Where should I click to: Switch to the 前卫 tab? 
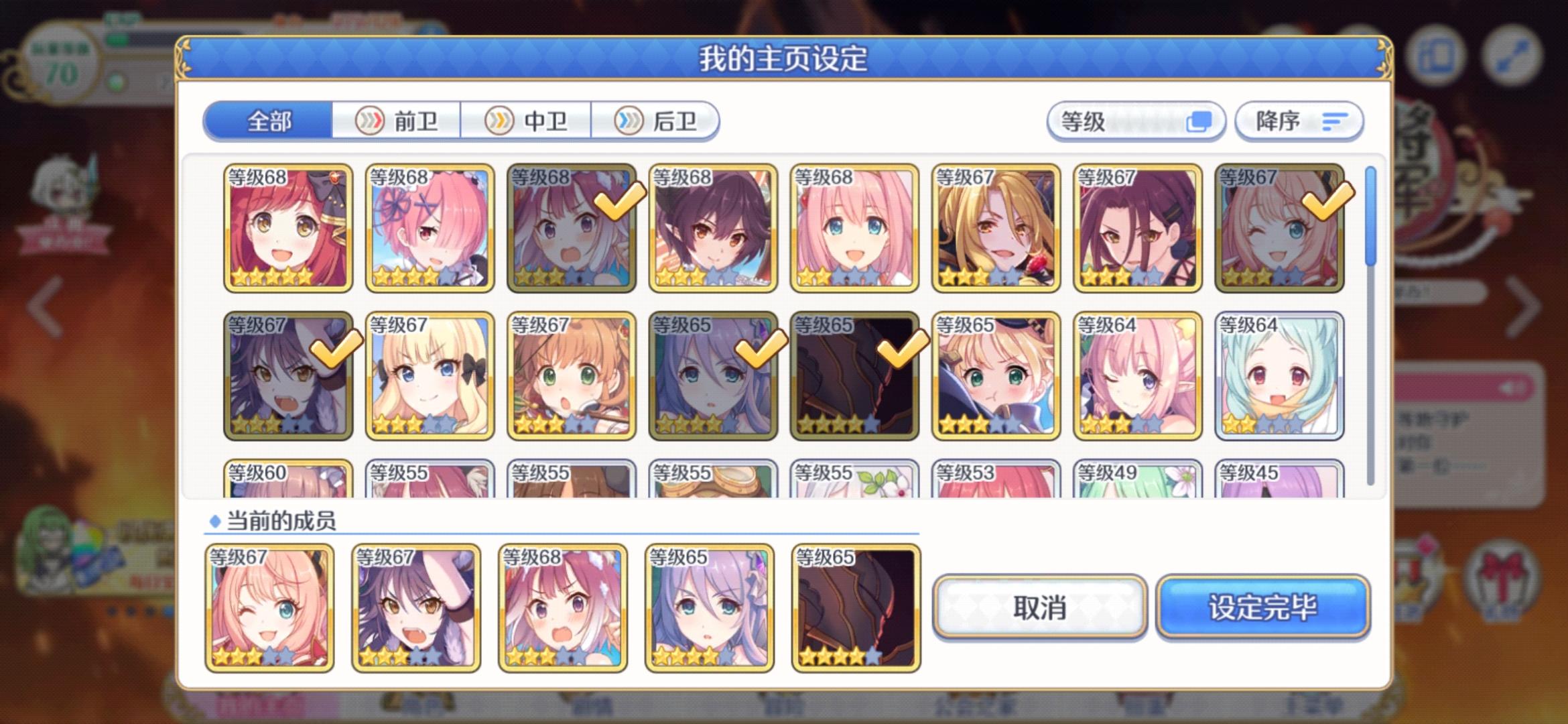click(x=398, y=121)
